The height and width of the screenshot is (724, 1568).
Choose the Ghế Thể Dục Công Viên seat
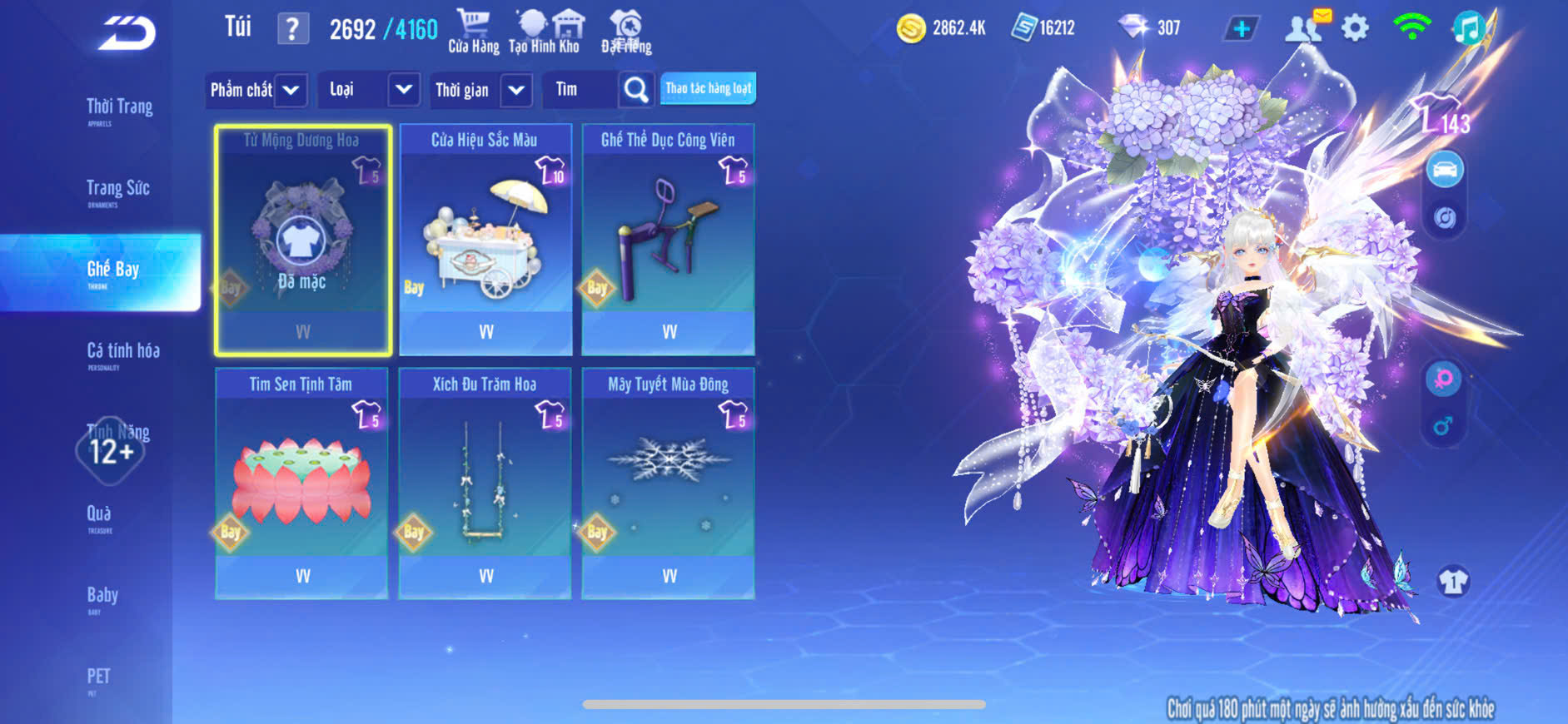(668, 240)
